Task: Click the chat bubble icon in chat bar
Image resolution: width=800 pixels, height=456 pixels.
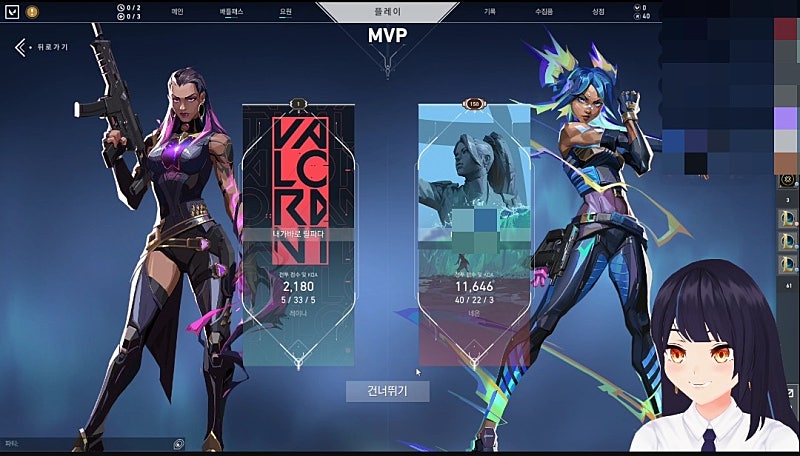Action: [x=178, y=443]
